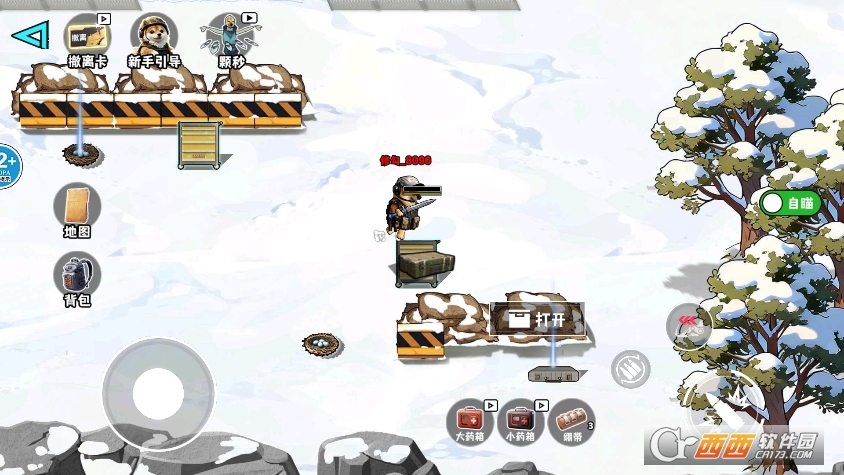Image resolution: width=844 pixels, height=475 pixels.
Task: Tap the reload ammo button
Action: 630,369
